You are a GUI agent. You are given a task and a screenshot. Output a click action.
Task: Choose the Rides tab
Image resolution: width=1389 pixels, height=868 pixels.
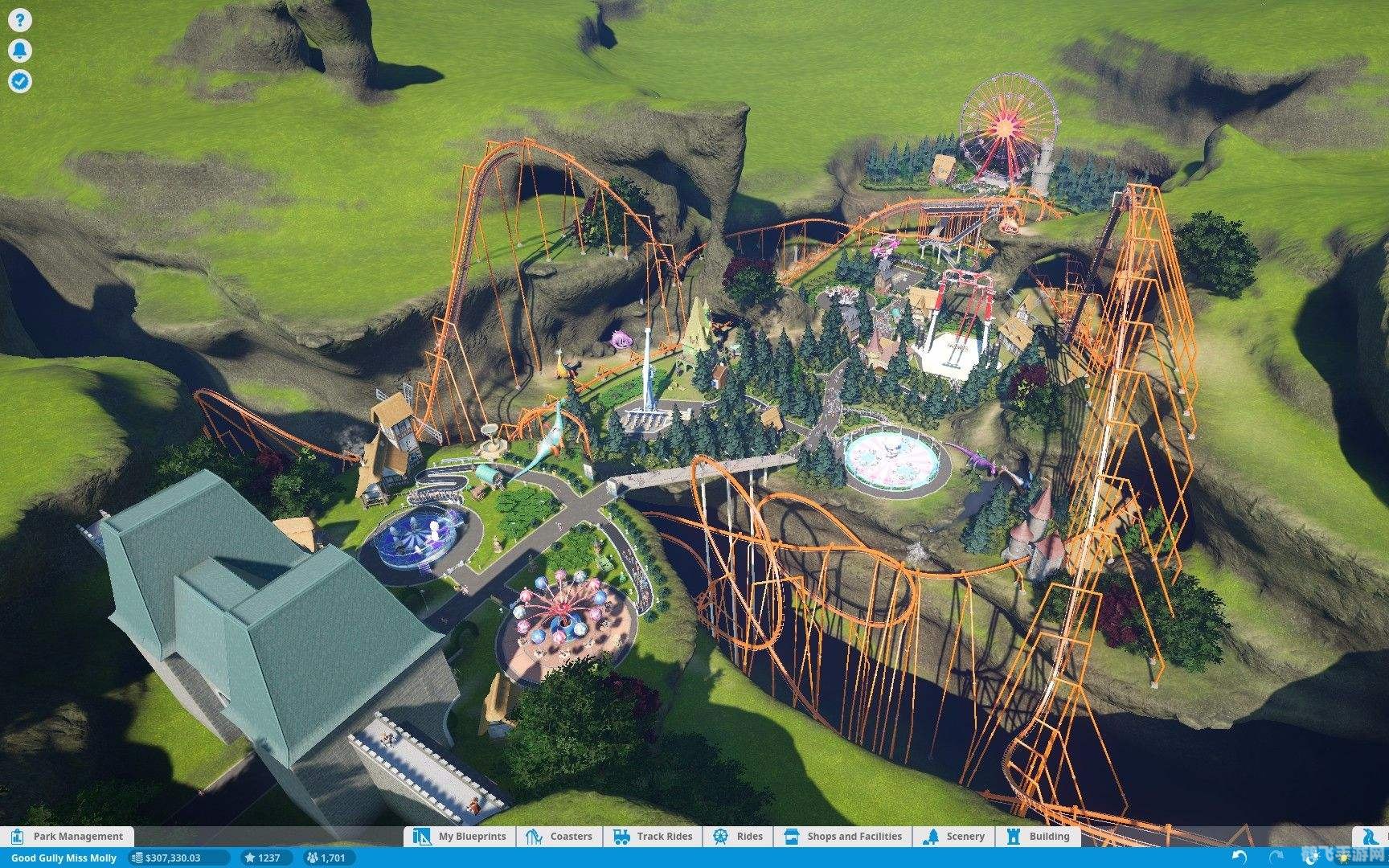click(738, 837)
